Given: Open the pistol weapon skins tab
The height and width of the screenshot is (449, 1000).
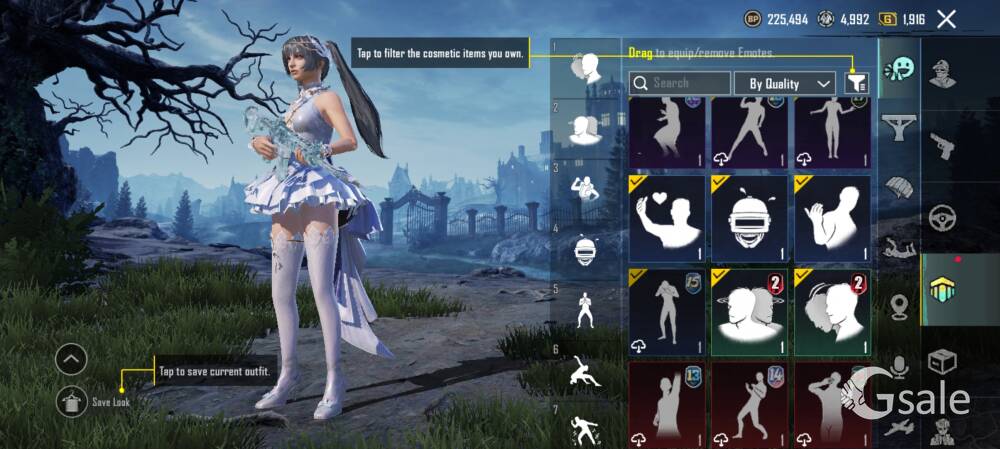Looking at the screenshot, I should (942, 147).
